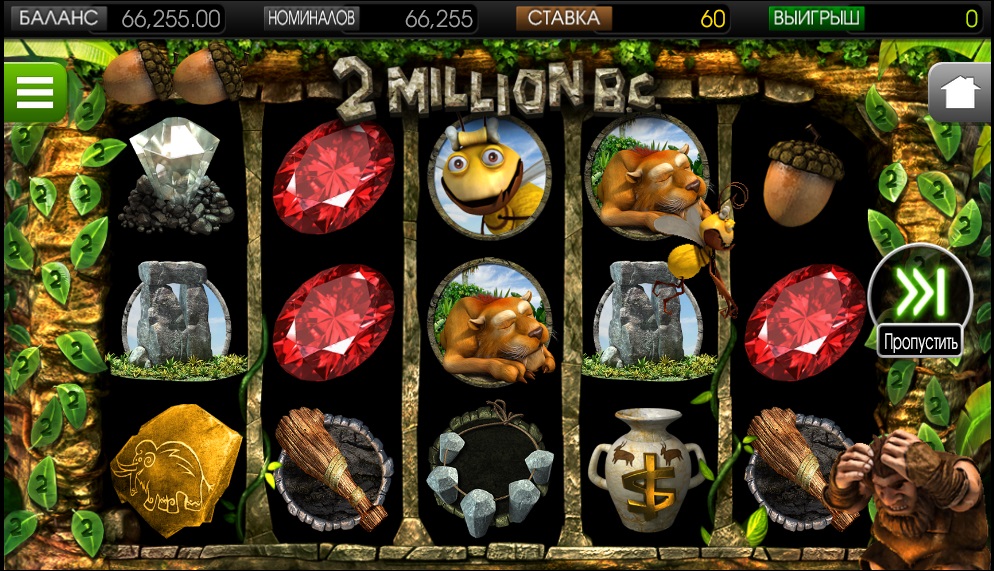Open the green hamburger menu
The height and width of the screenshot is (571, 994).
pos(34,92)
